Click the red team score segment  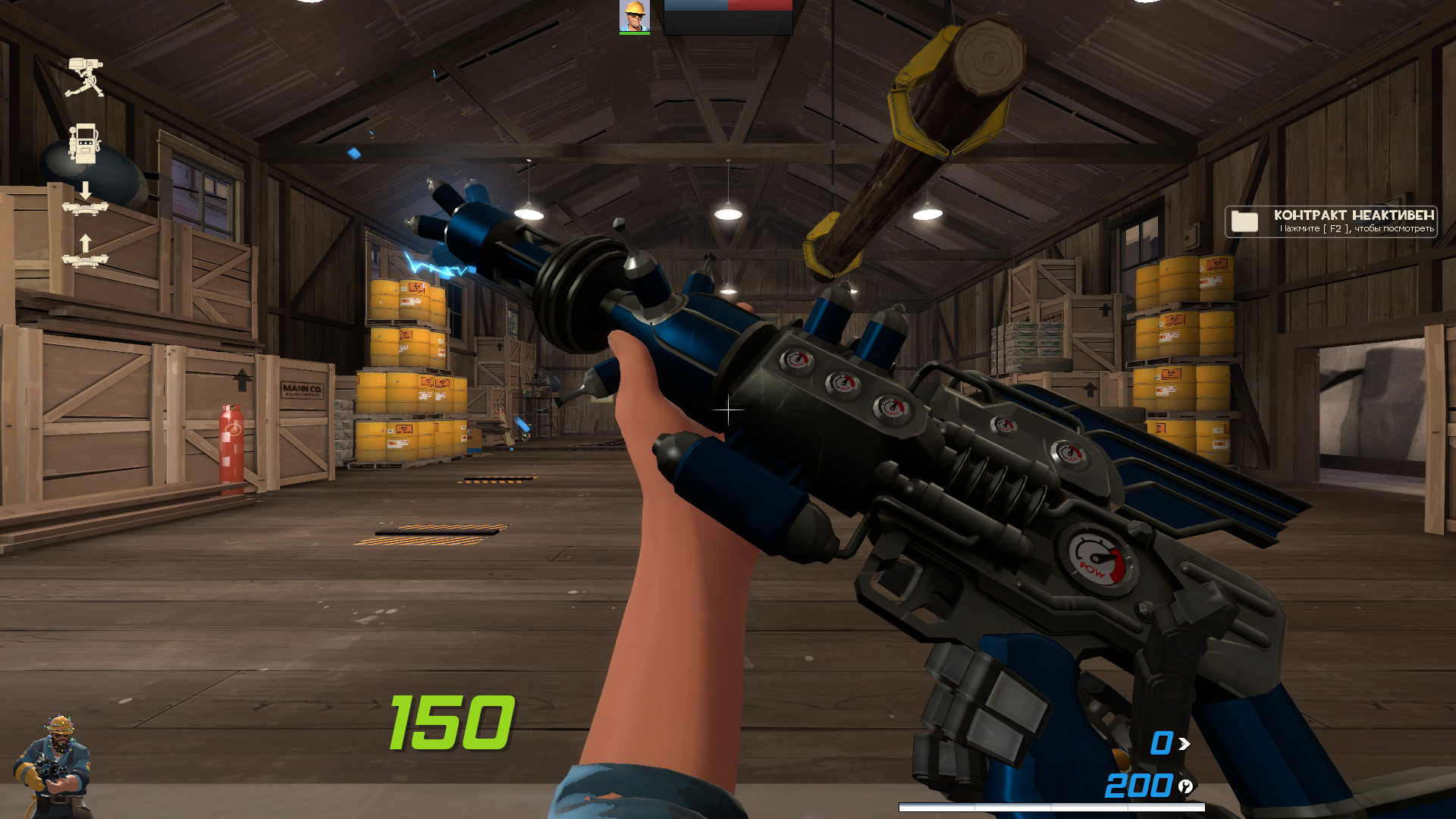(758, 5)
